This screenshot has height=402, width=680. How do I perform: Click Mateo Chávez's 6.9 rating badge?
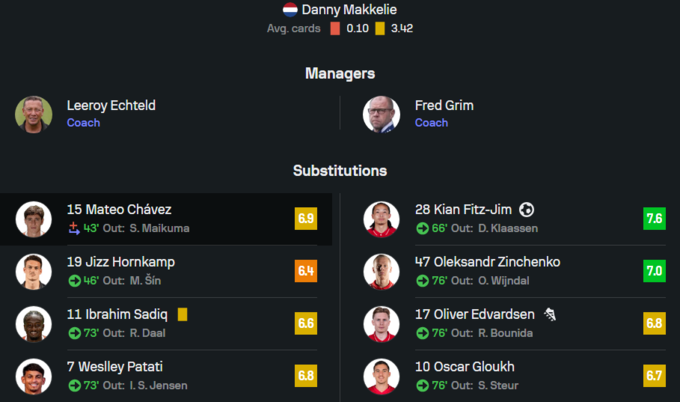point(306,219)
